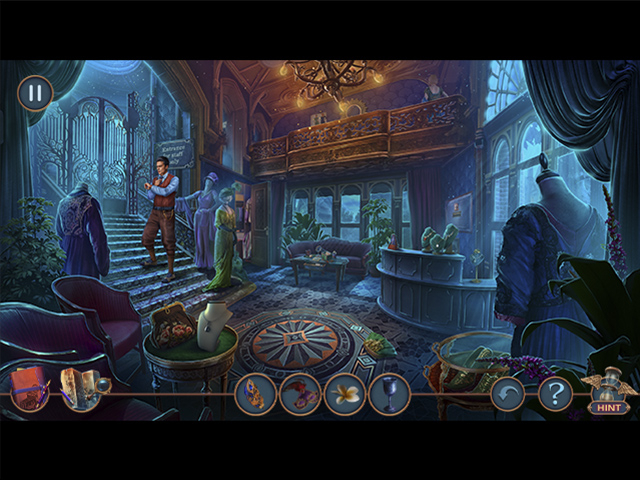Open the red journal book icon
Image resolution: width=640 pixels, height=480 pixels.
tap(31, 388)
